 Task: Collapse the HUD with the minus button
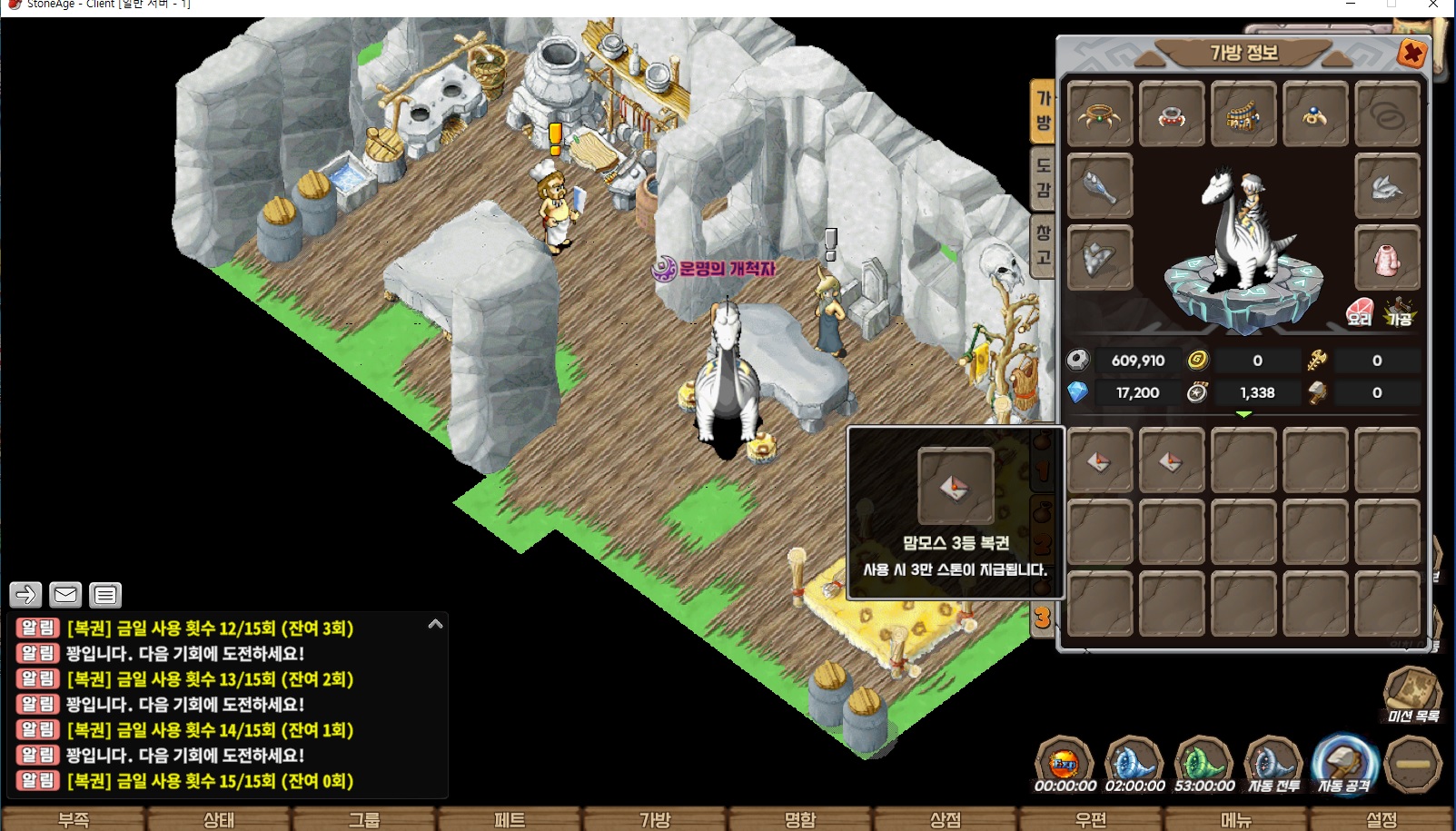click(x=1413, y=764)
